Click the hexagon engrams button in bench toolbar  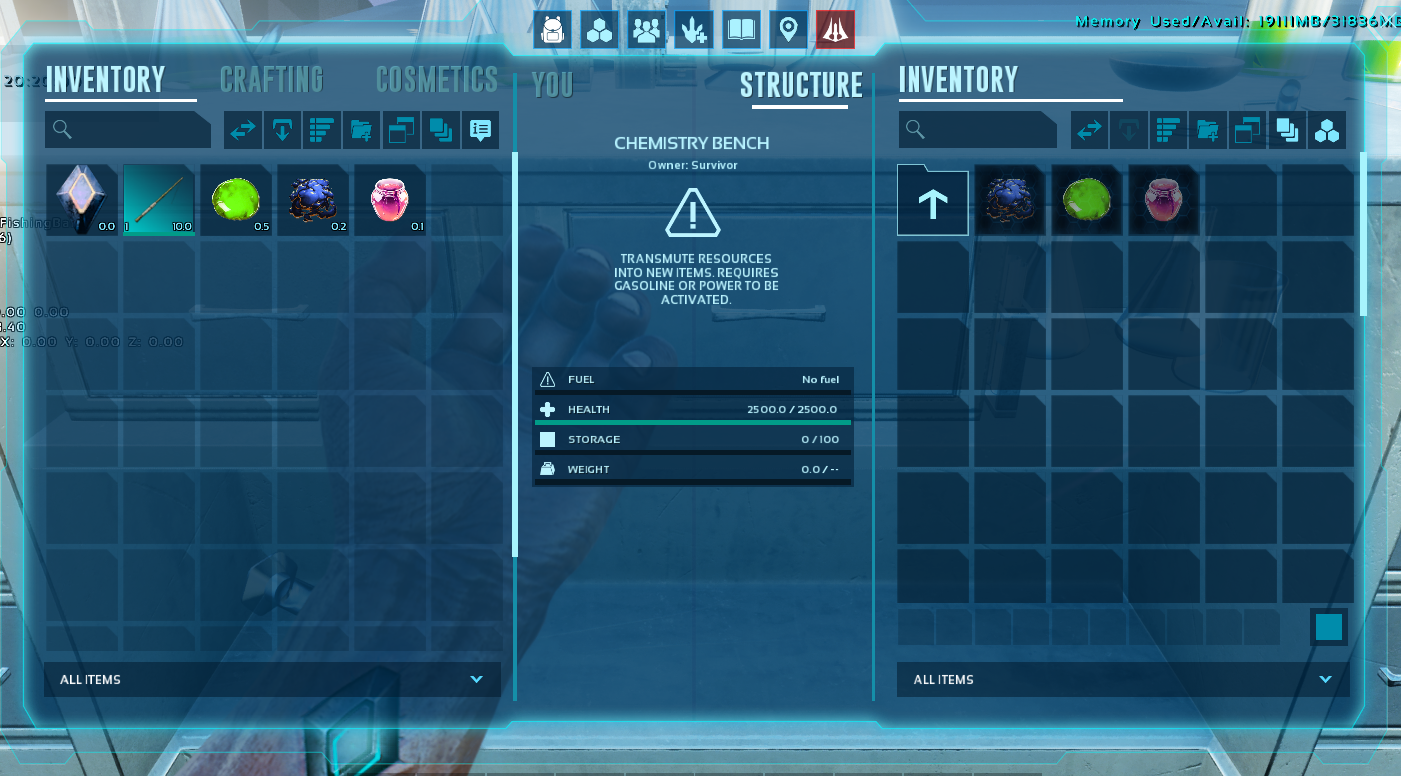1327,129
